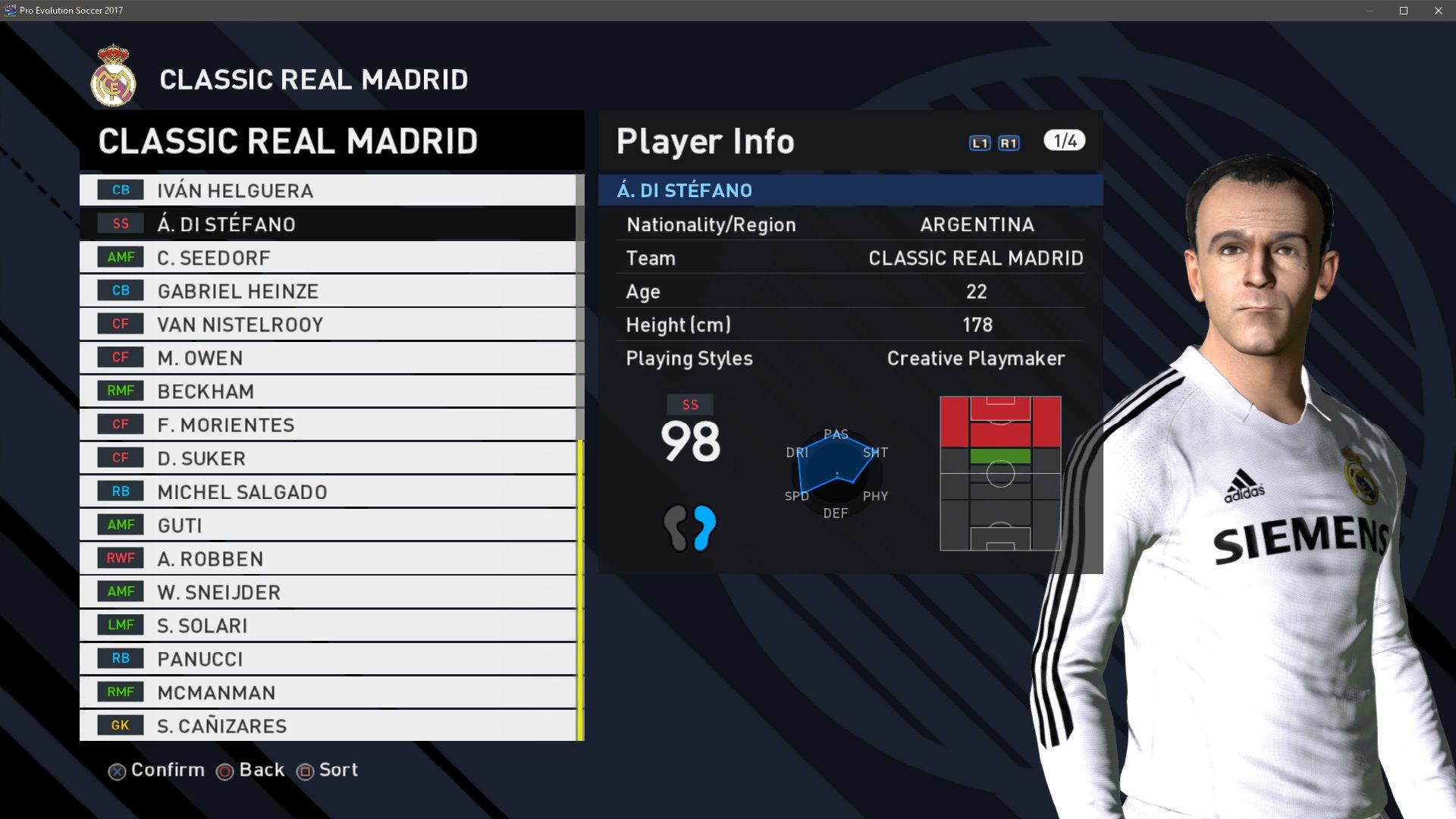This screenshot has width=1456, height=819.
Task: Choose Á. Di Stéfano row in squad list
Action: [328, 224]
